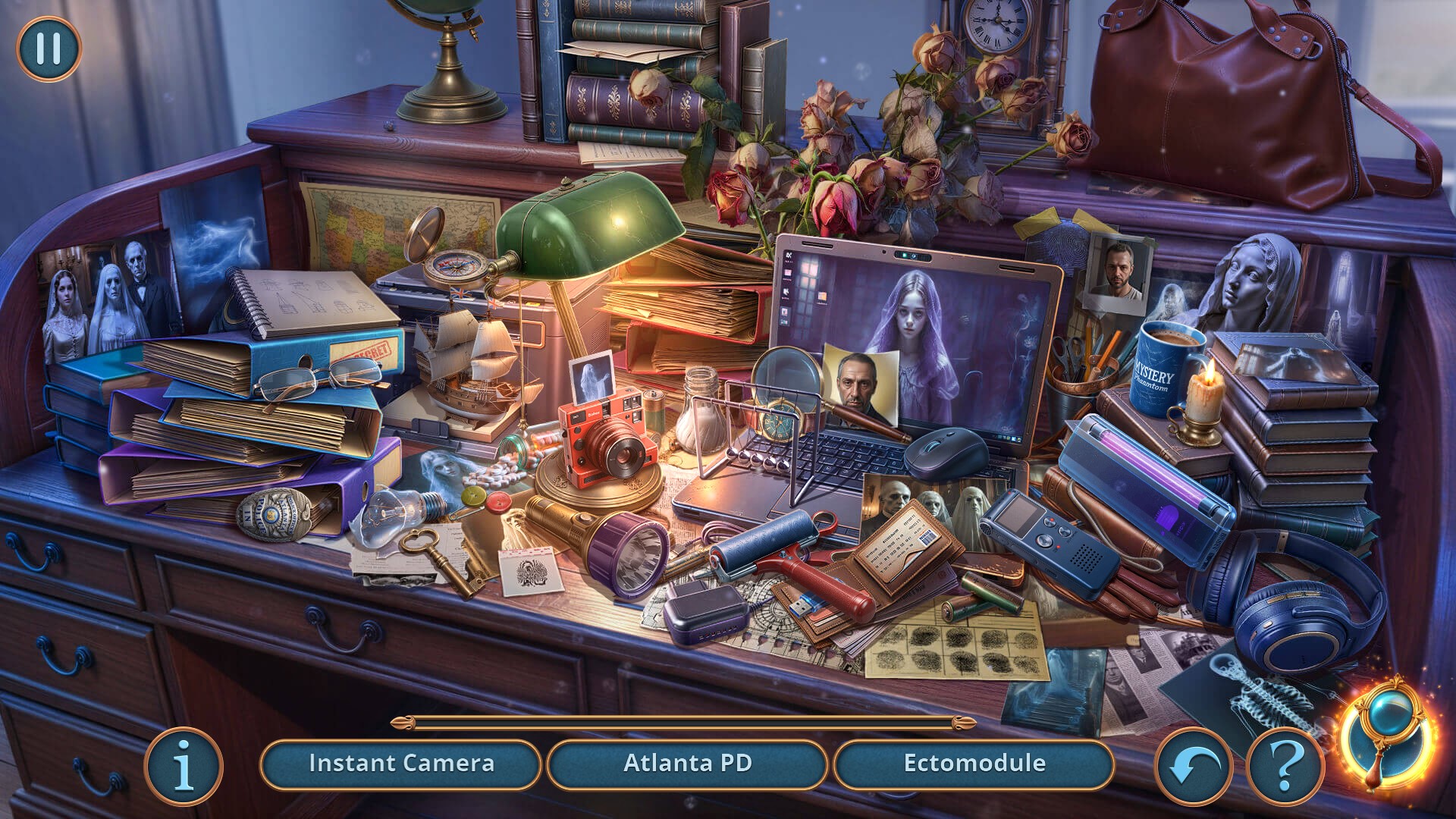Image resolution: width=1456 pixels, height=819 pixels.
Task: Choose the Atlanta PD list entry
Action: 687,764
